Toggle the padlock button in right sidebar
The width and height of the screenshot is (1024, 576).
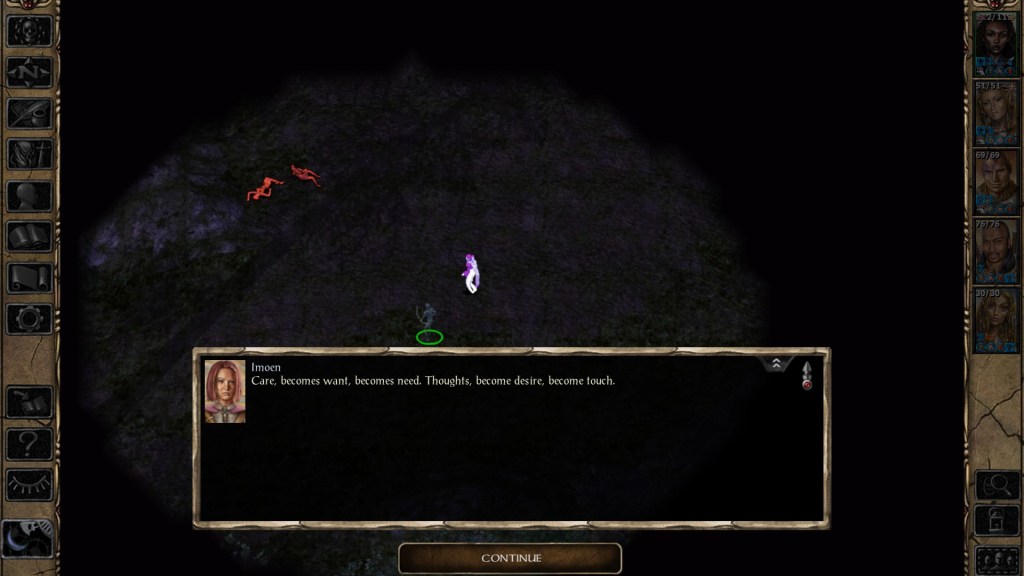click(996, 521)
